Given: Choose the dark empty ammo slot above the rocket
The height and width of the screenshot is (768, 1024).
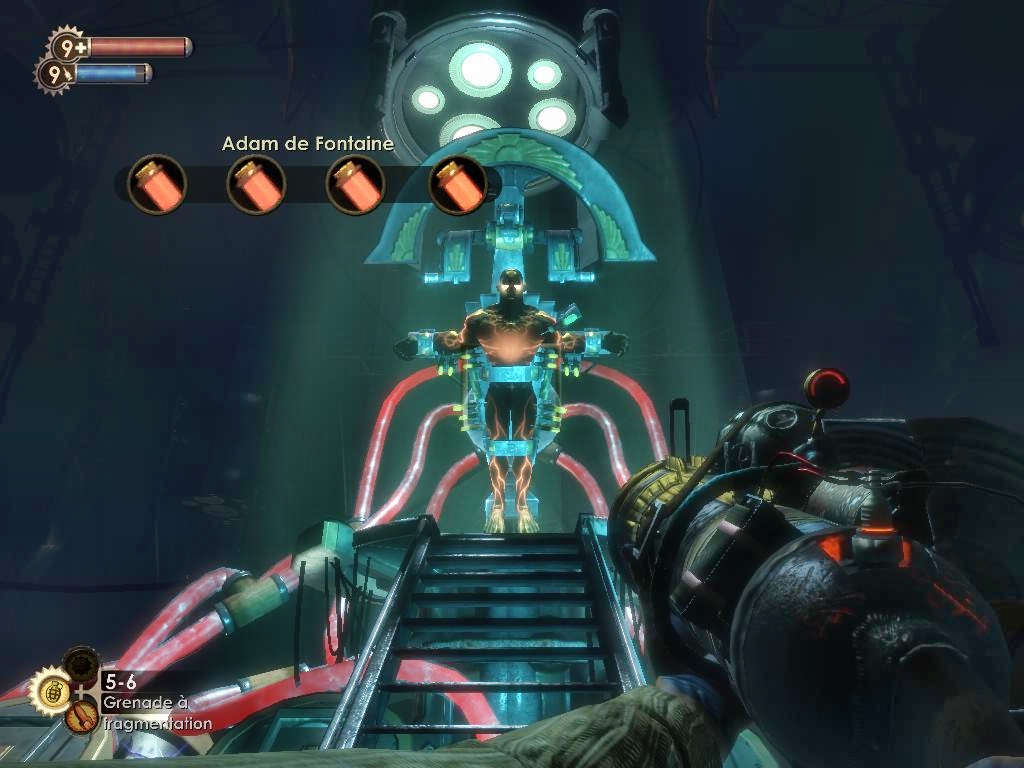Looking at the screenshot, I should click(x=81, y=663).
